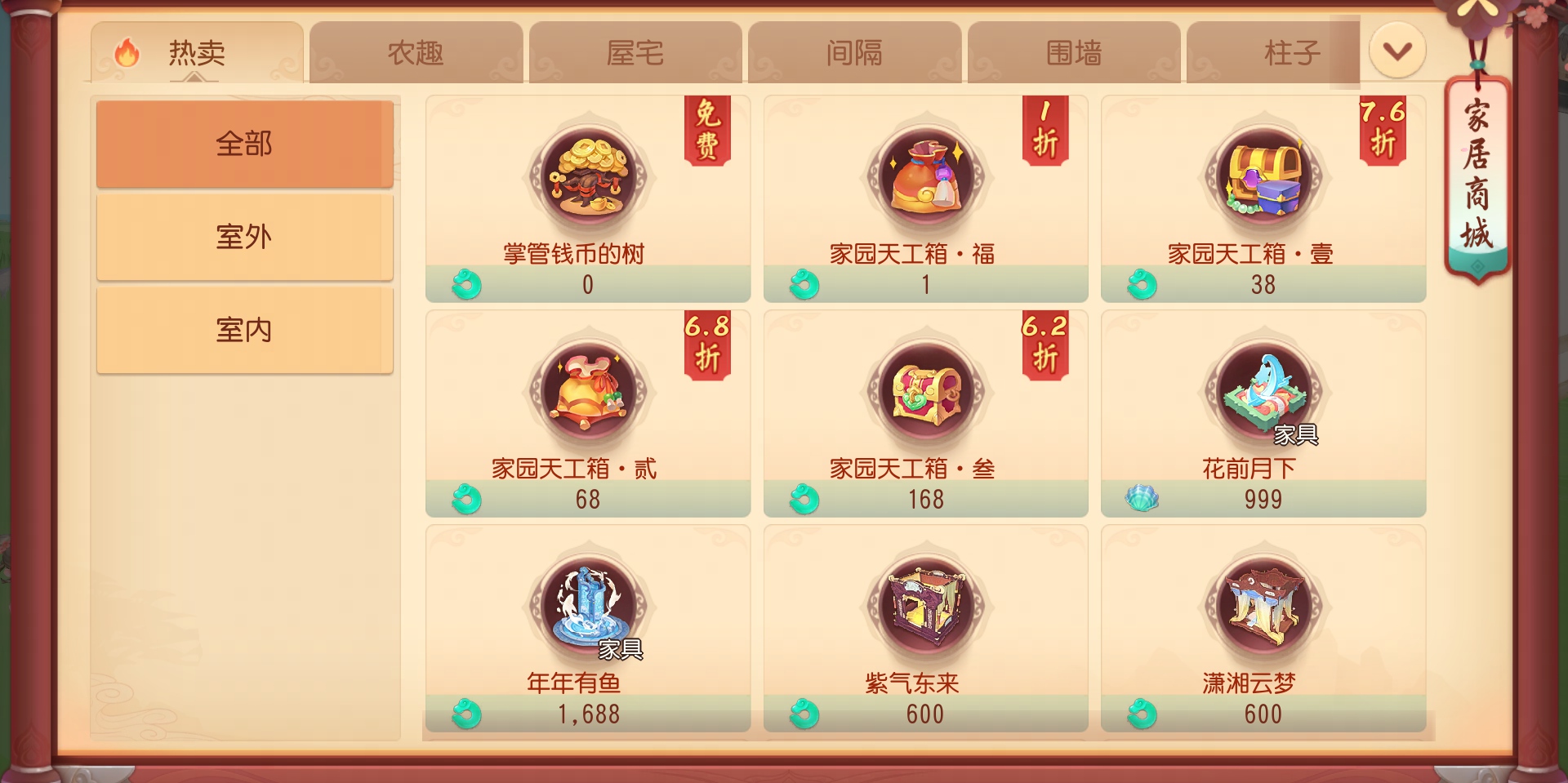Enable the 室内 filter
Image resolution: width=1568 pixels, height=783 pixels.
(x=244, y=329)
